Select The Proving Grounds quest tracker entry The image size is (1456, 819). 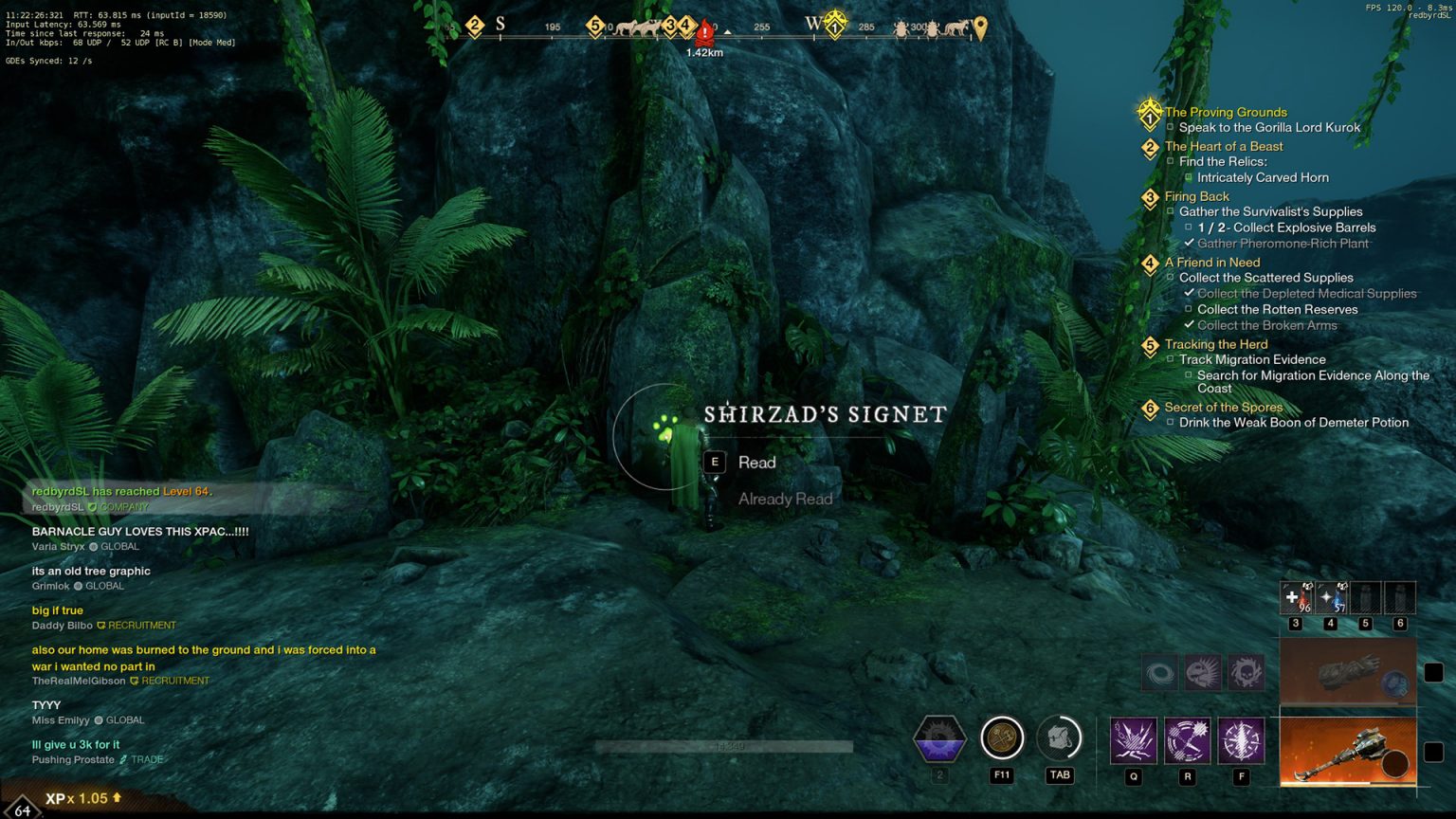[1225, 112]
